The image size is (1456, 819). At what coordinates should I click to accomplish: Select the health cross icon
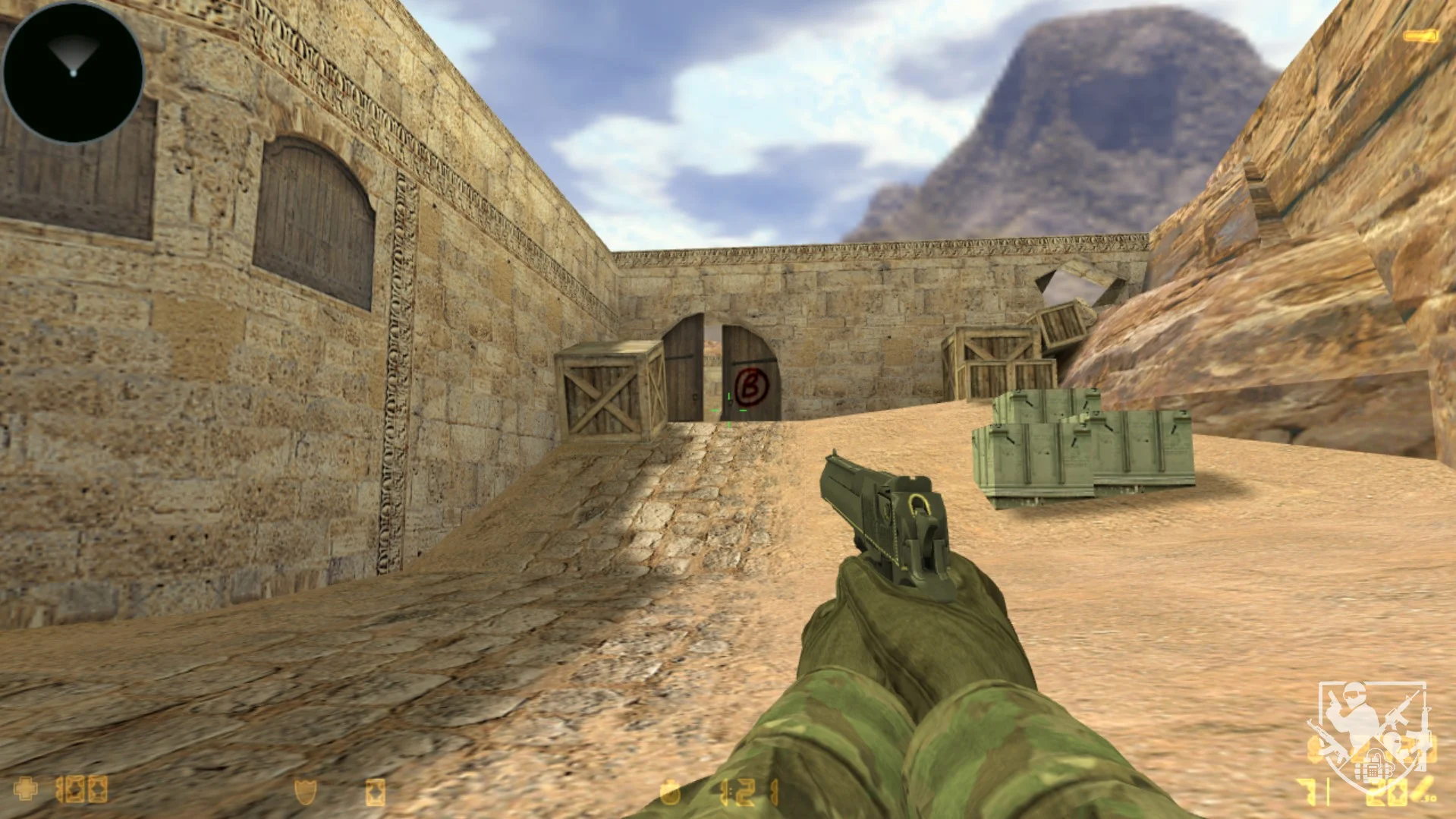click(25, 789)
